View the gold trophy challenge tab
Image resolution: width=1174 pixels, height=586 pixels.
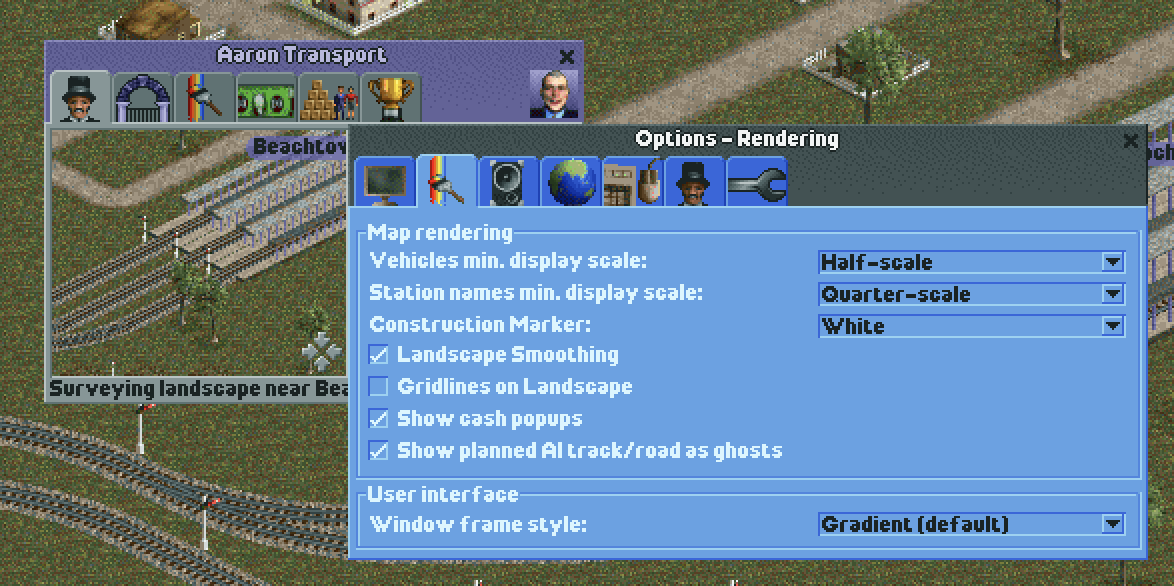point(390,98)
